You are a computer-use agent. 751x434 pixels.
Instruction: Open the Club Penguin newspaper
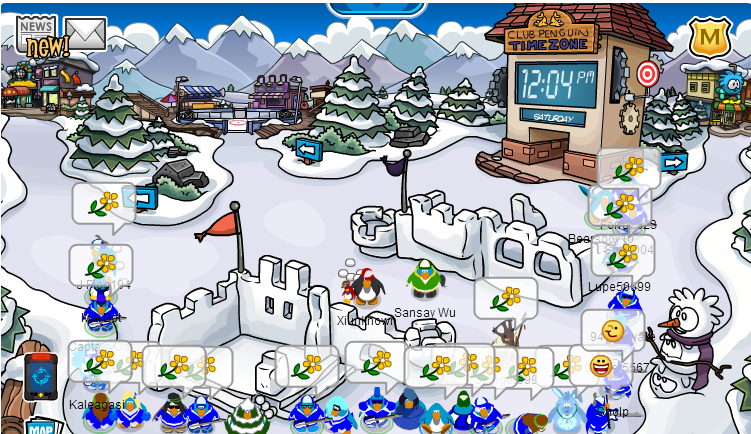(38, 35)
